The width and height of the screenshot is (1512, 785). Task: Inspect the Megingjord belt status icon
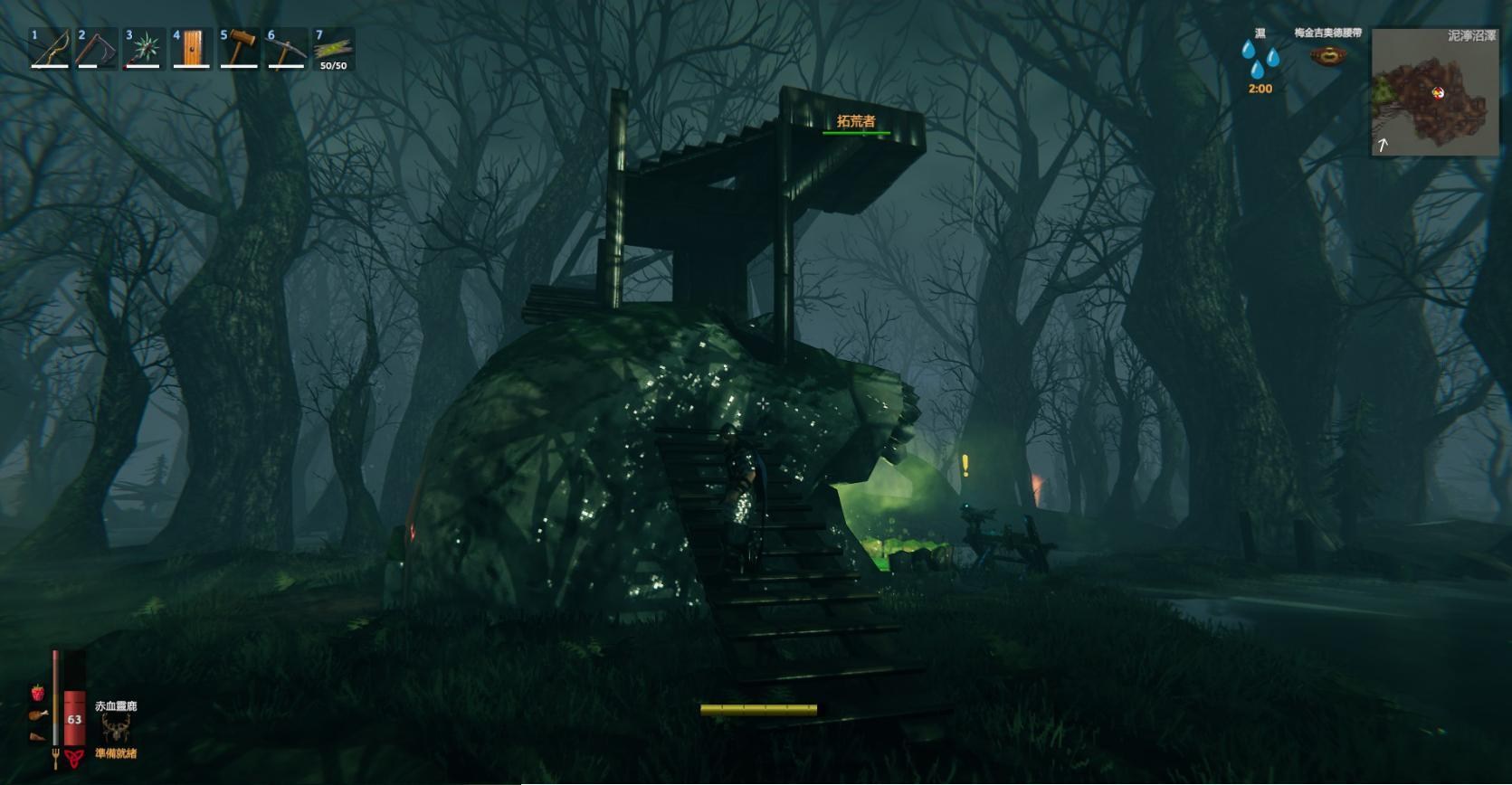click(x=1327, y=56)
